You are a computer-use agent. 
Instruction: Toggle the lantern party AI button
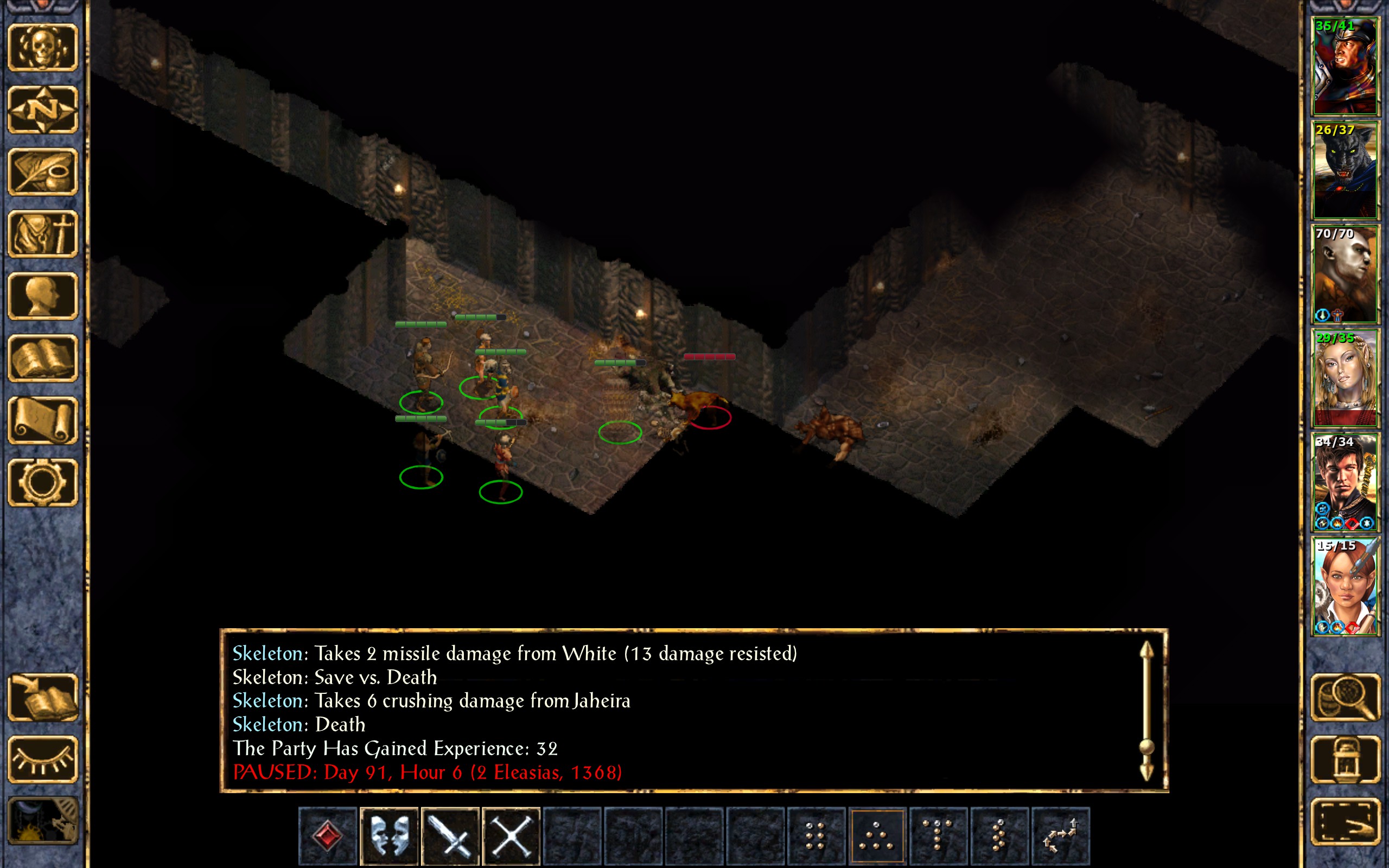tap(1345, 759)
